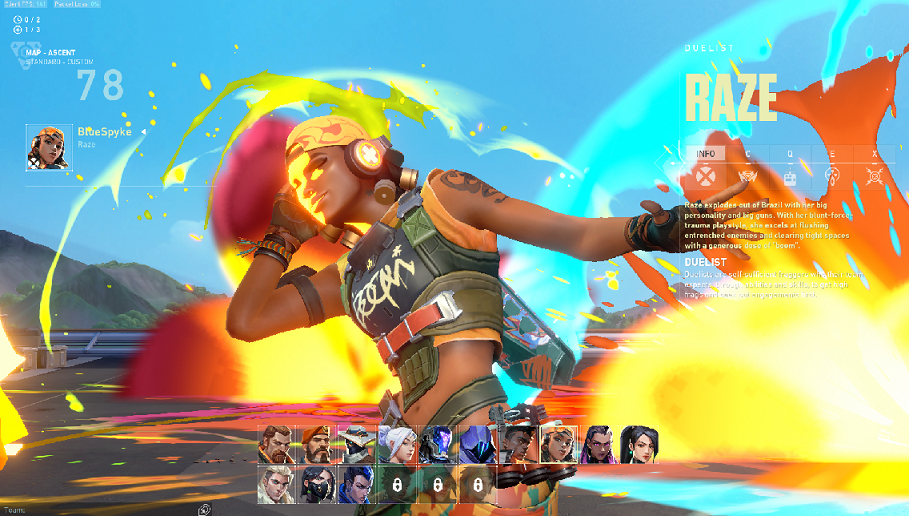Open the X ultimate Showstopper tab
This screenshot has width=909, height=516.
coord(874,154)
